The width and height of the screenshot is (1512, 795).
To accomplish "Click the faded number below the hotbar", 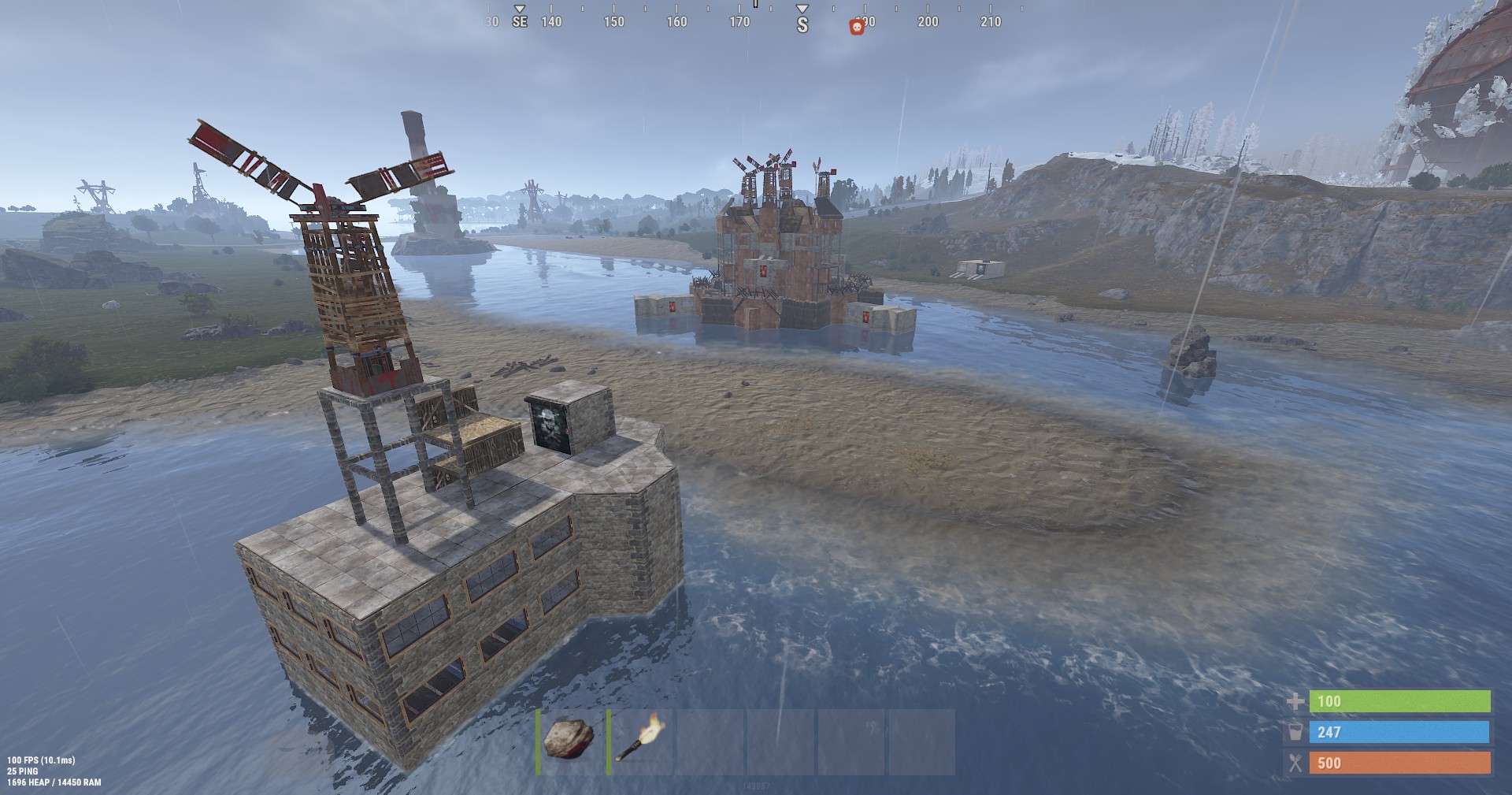I will [754, 786].
